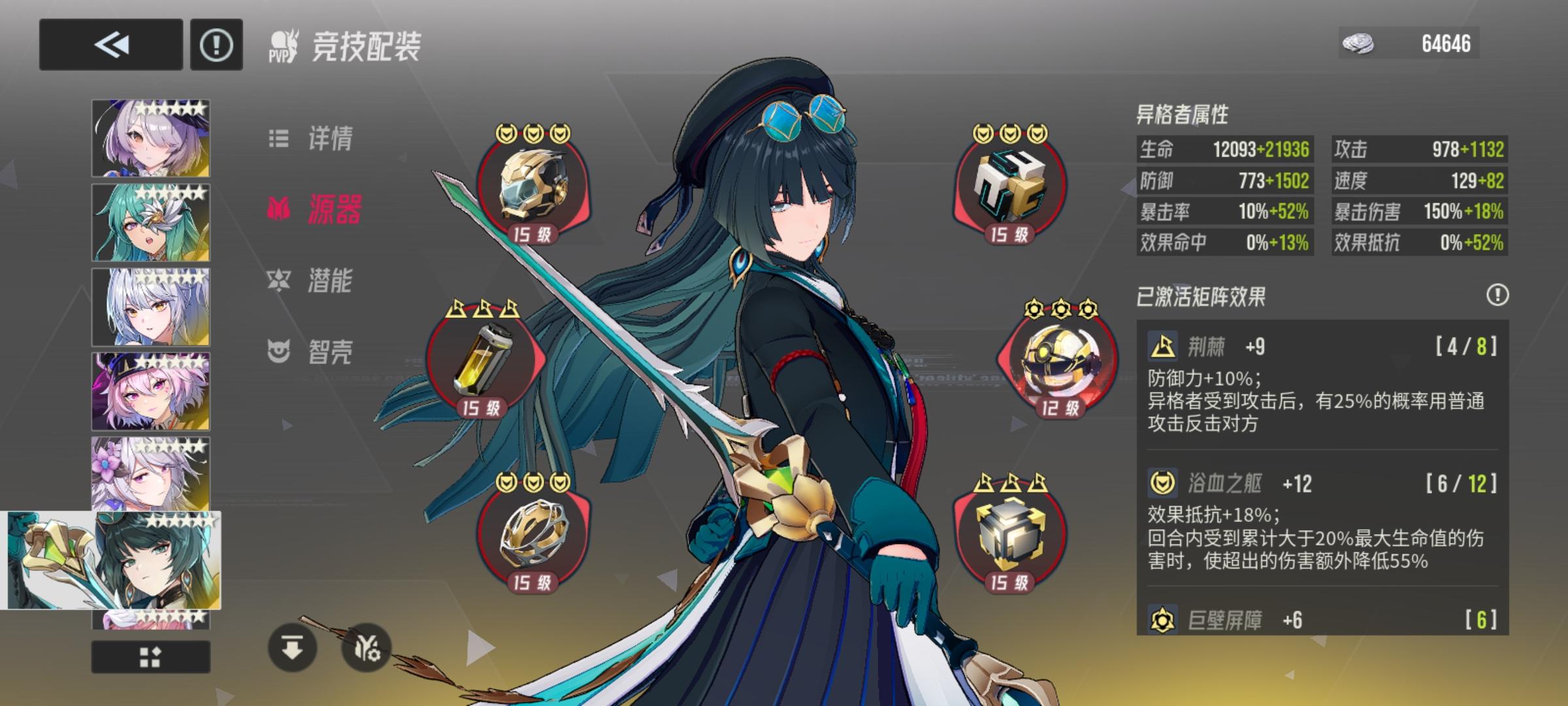
Task: Select the green-haired character portrait
Action: point(149,222)
